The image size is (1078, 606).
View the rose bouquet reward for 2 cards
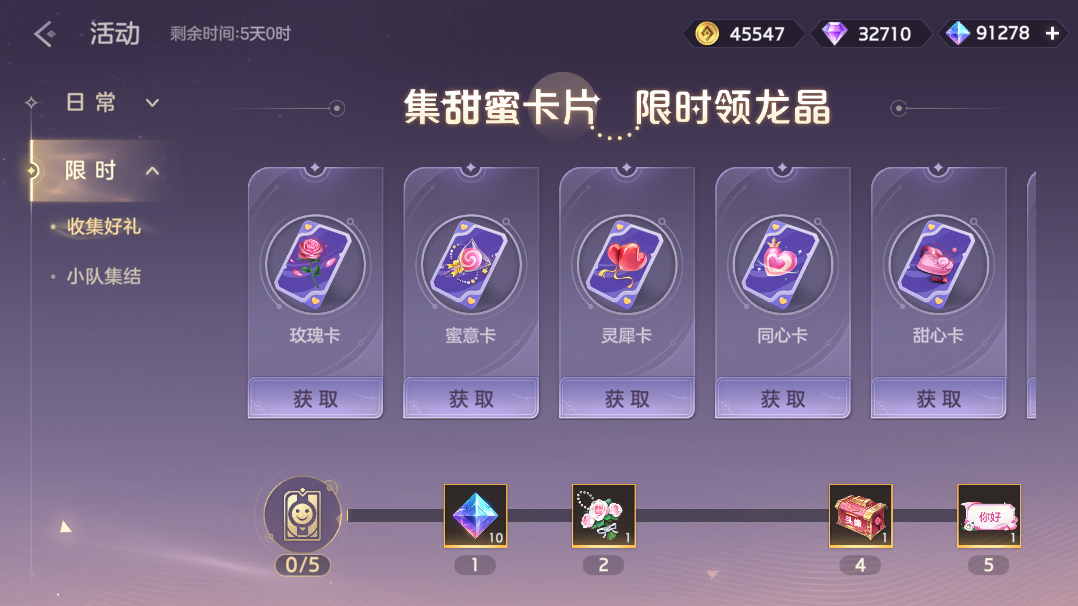(x=603, y=516)
